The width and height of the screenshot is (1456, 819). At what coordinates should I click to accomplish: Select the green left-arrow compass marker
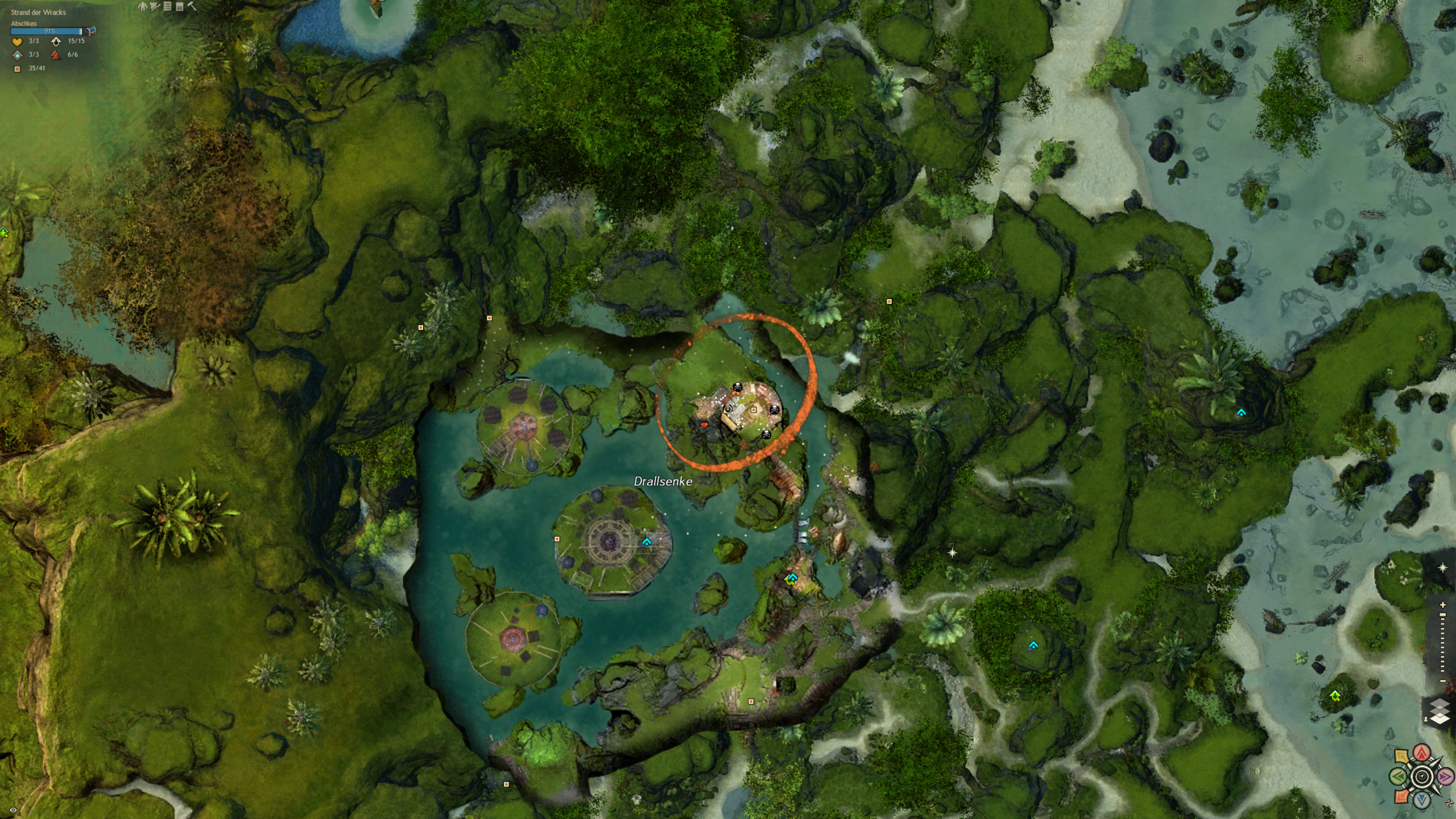tap(1398, 776)
